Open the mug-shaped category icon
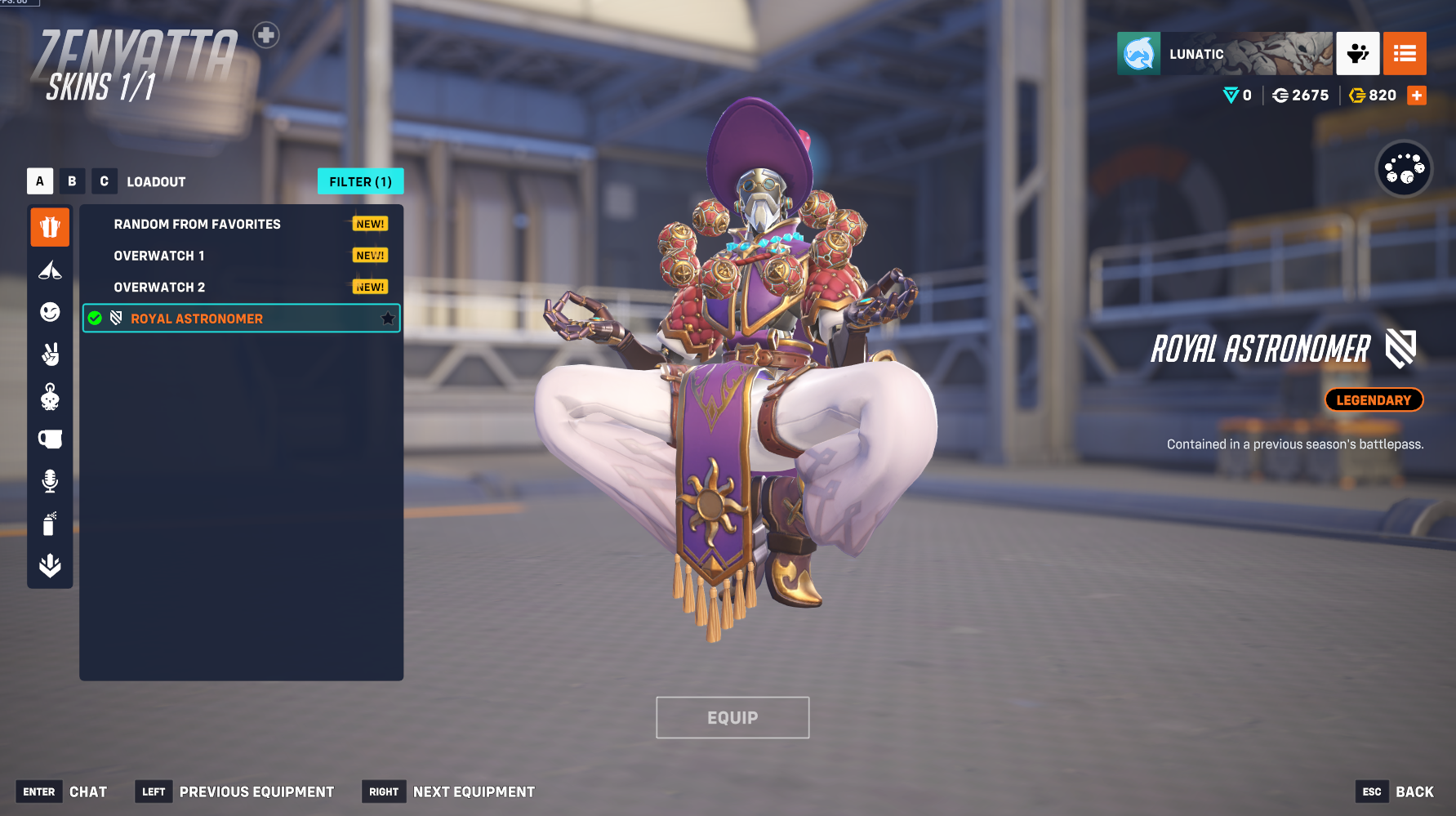 (x=50, y=439)
